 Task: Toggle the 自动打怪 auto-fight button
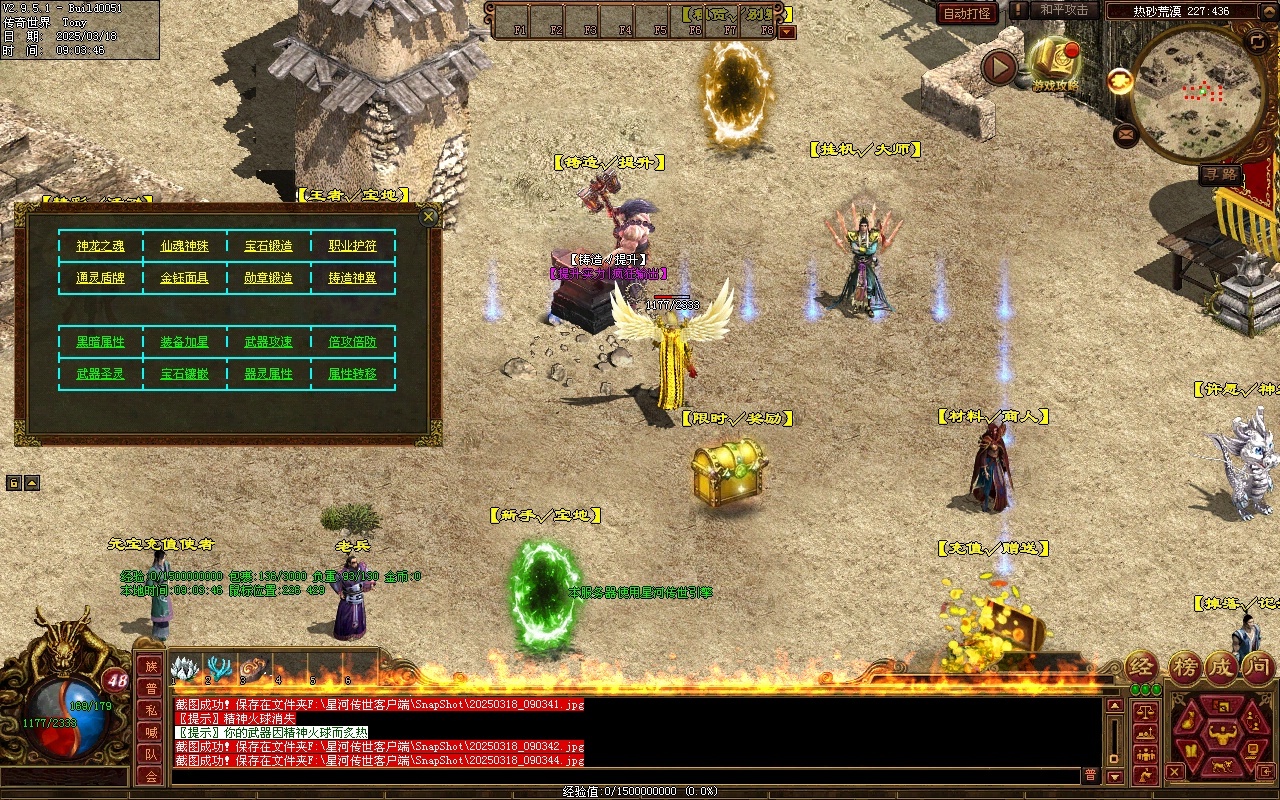click(x=968, y=13)
